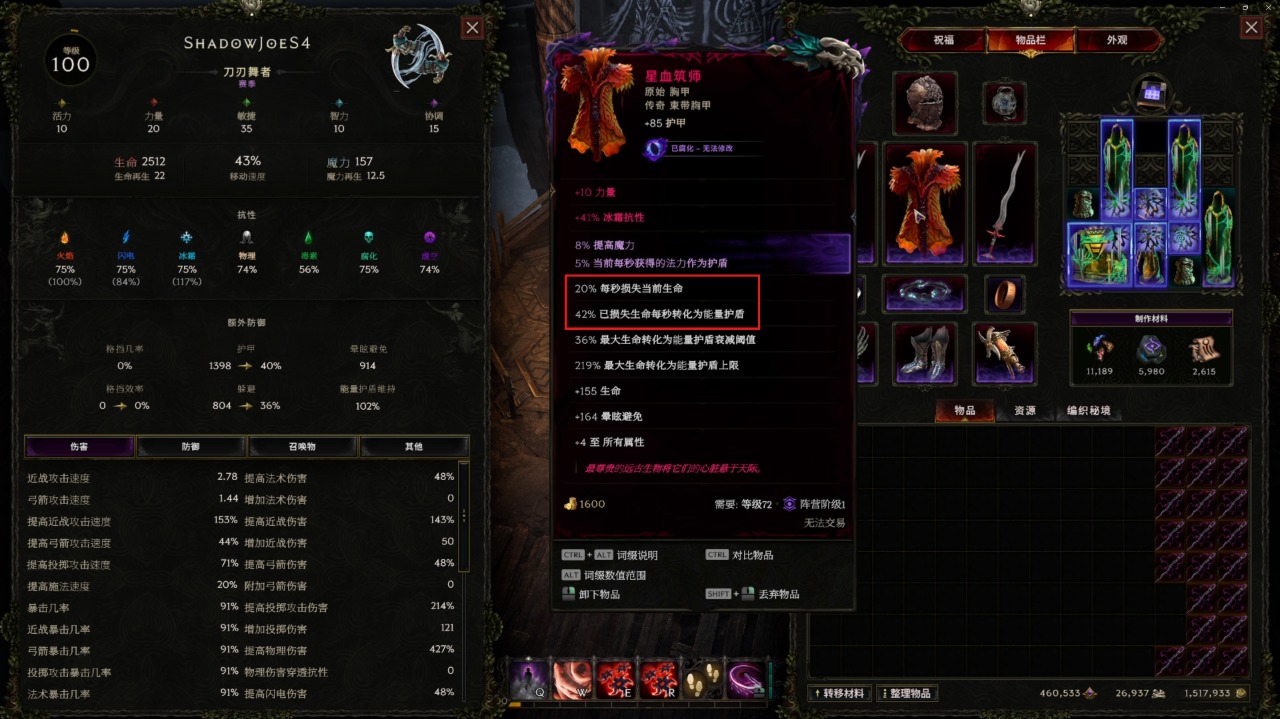The height and width of the screenshot is (719, 1280).
Task: Click the 转移材料 (Transfer Materials) button
Action: (840, 693)
